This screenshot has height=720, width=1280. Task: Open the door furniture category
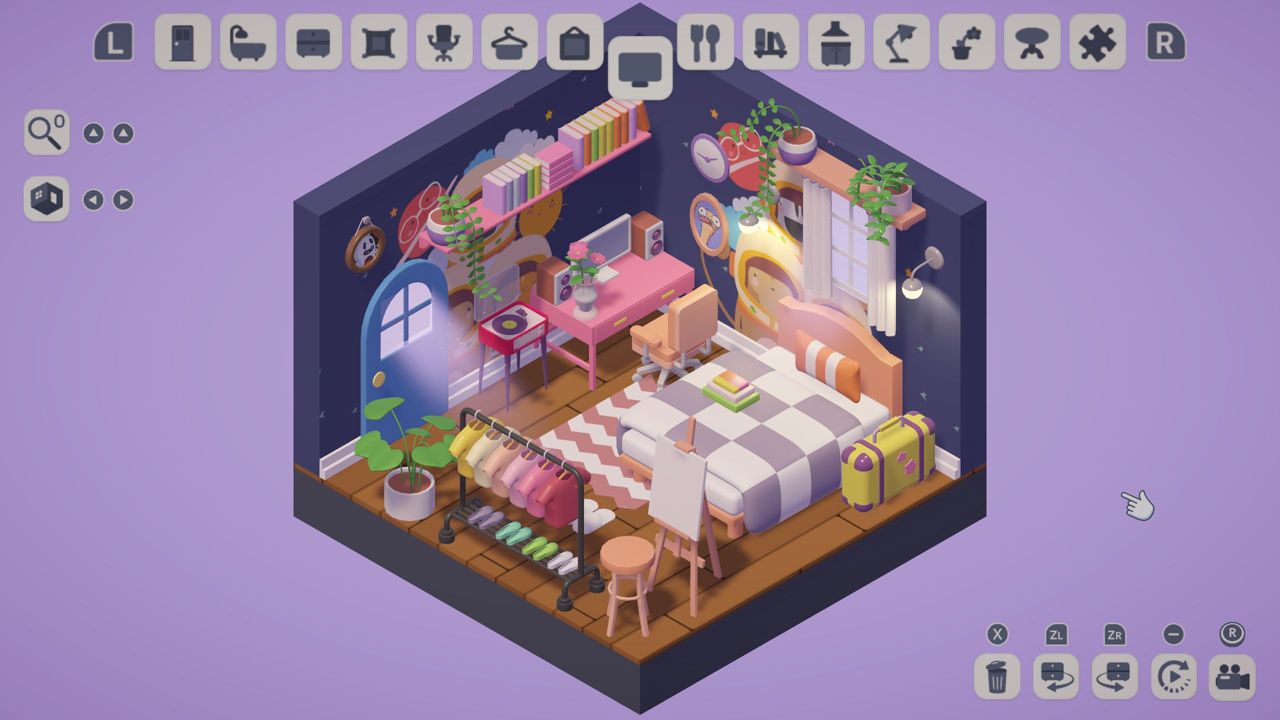point(183,43)
